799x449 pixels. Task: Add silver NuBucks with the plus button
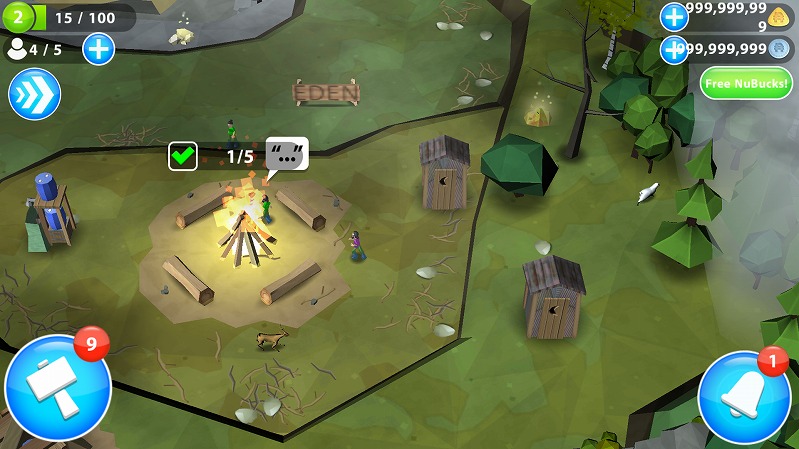674,48
